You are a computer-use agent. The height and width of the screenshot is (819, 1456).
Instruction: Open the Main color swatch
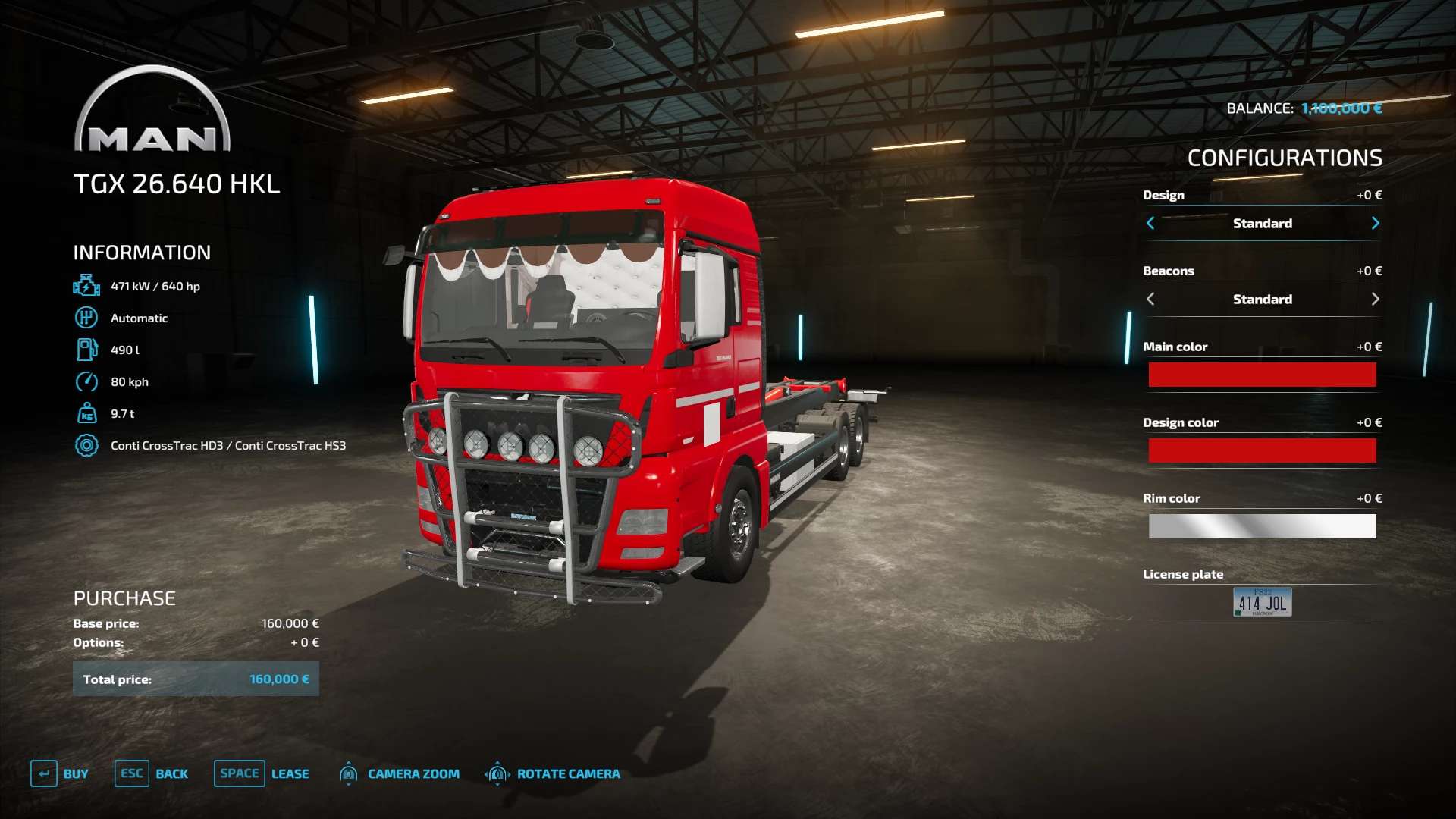pyautogui.click(x=1262, y=375)
